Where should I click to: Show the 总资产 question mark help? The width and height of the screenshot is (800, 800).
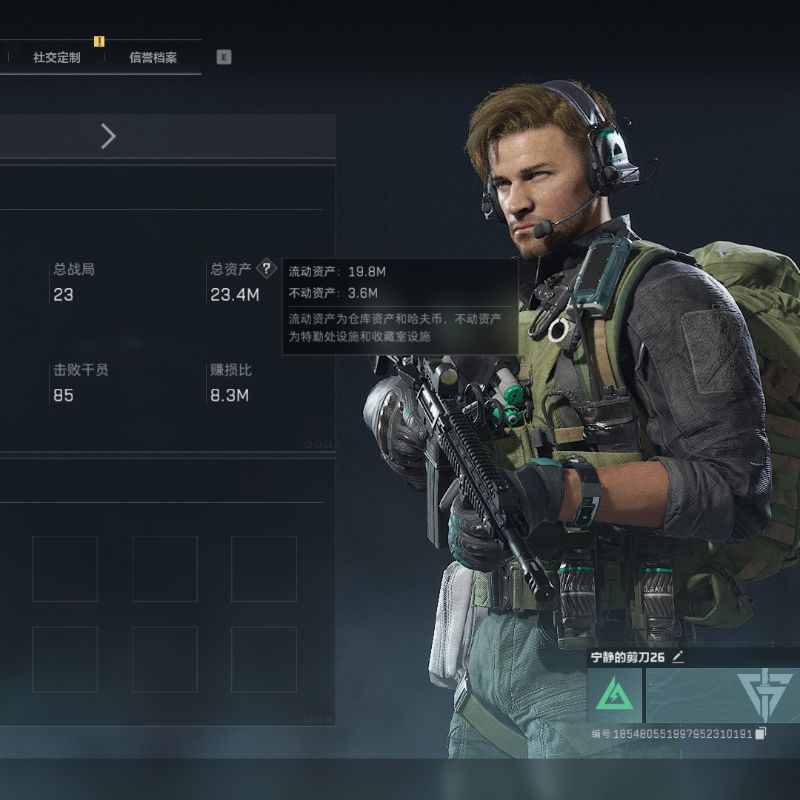tap(266, 269)
